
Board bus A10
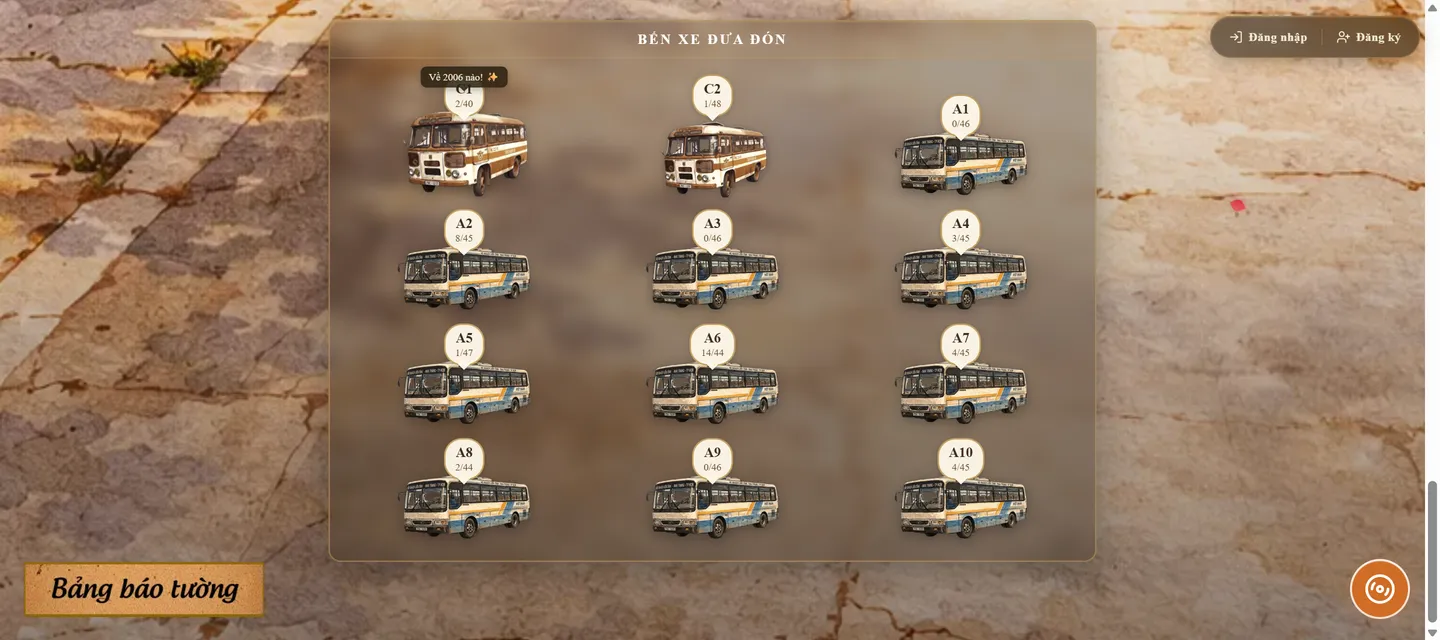[962, 507]
